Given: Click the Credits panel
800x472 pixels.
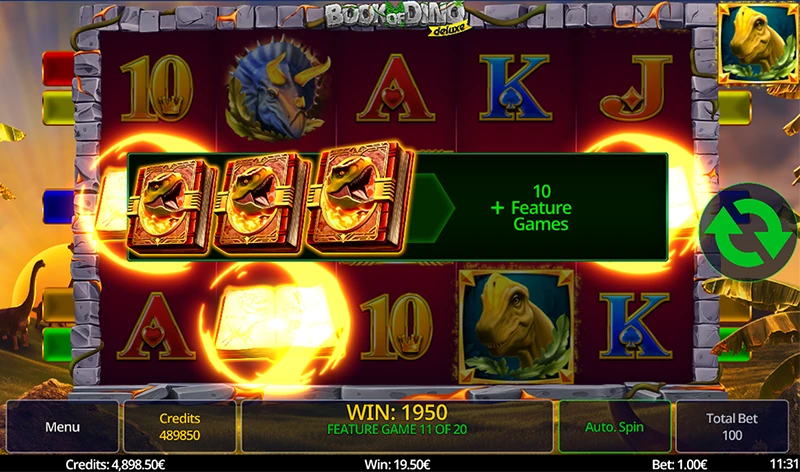Looking at the screenshot, I should tap(180, 427).
